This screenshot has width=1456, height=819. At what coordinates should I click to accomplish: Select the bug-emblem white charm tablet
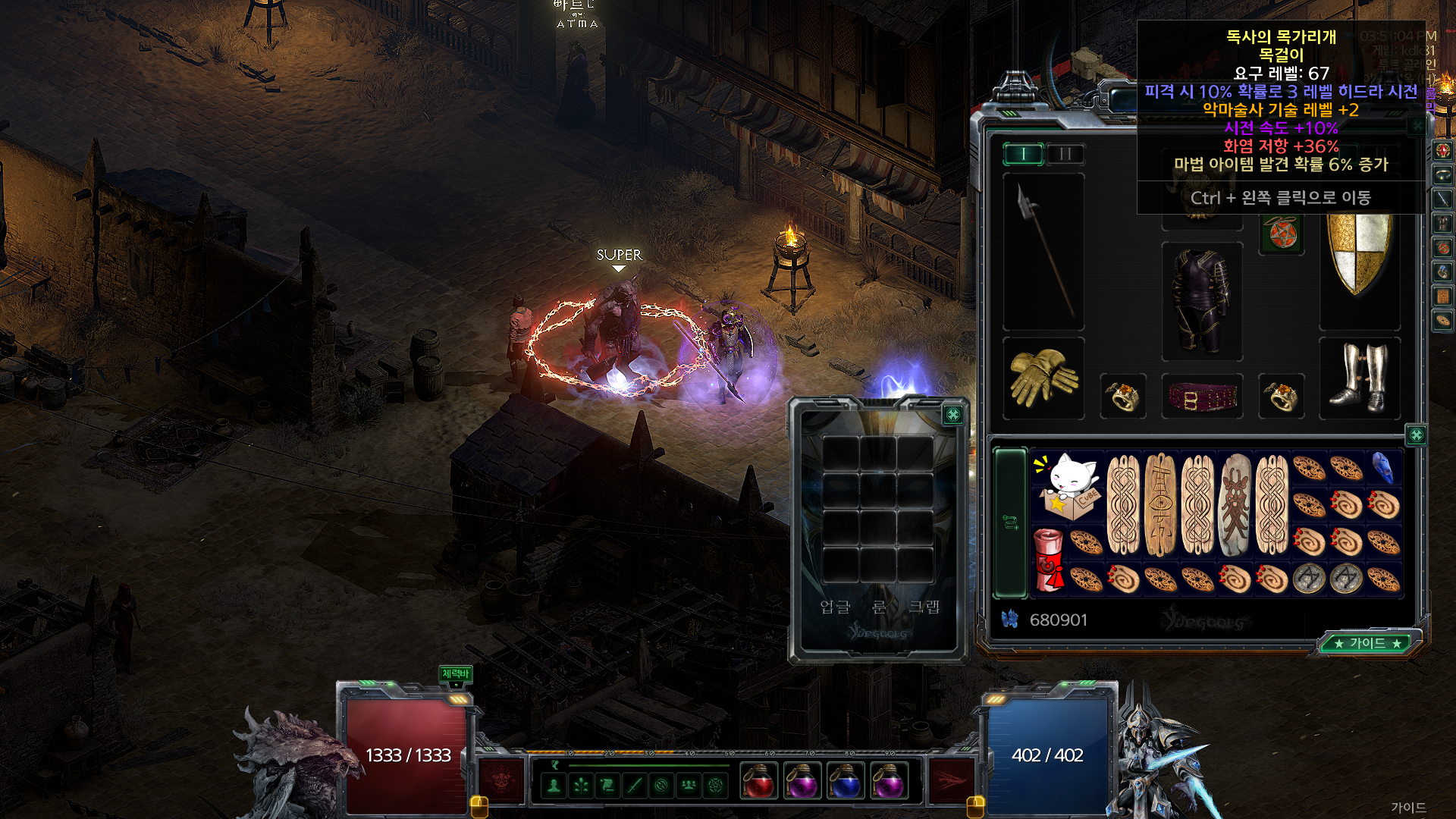click(x=1235, y=504)
